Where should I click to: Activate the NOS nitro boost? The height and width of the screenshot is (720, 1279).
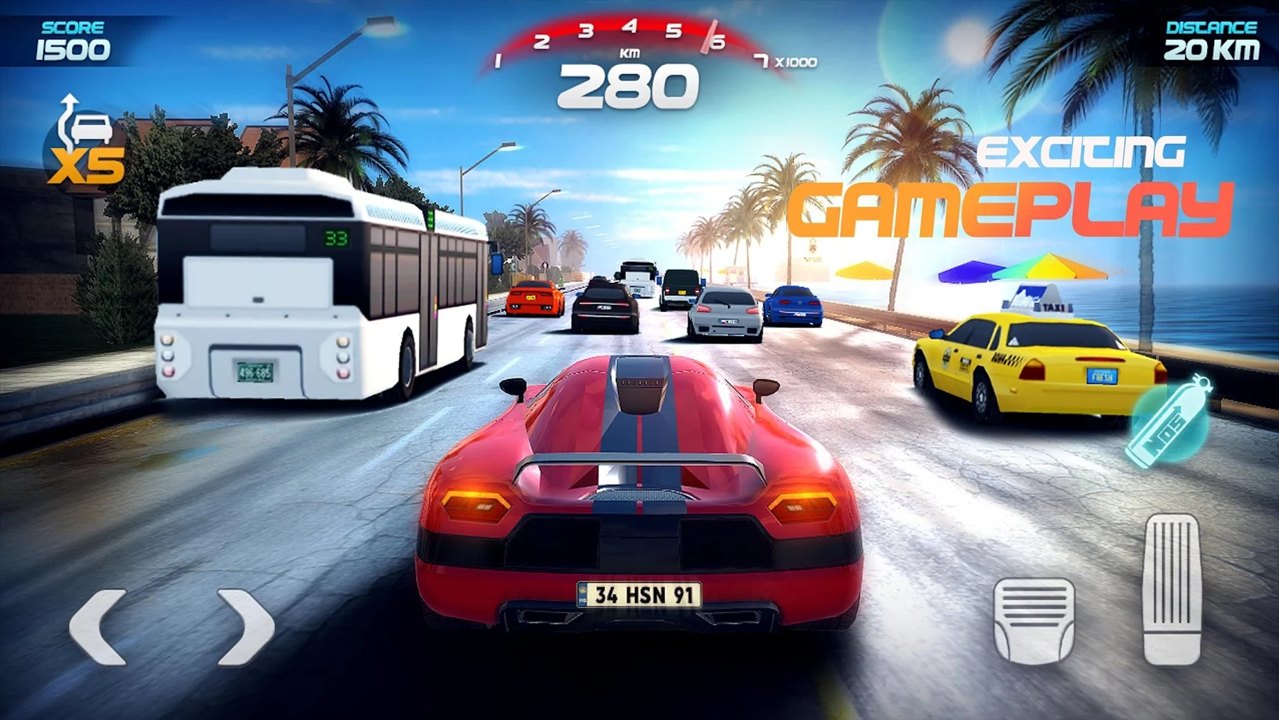tap(1168, 421)
